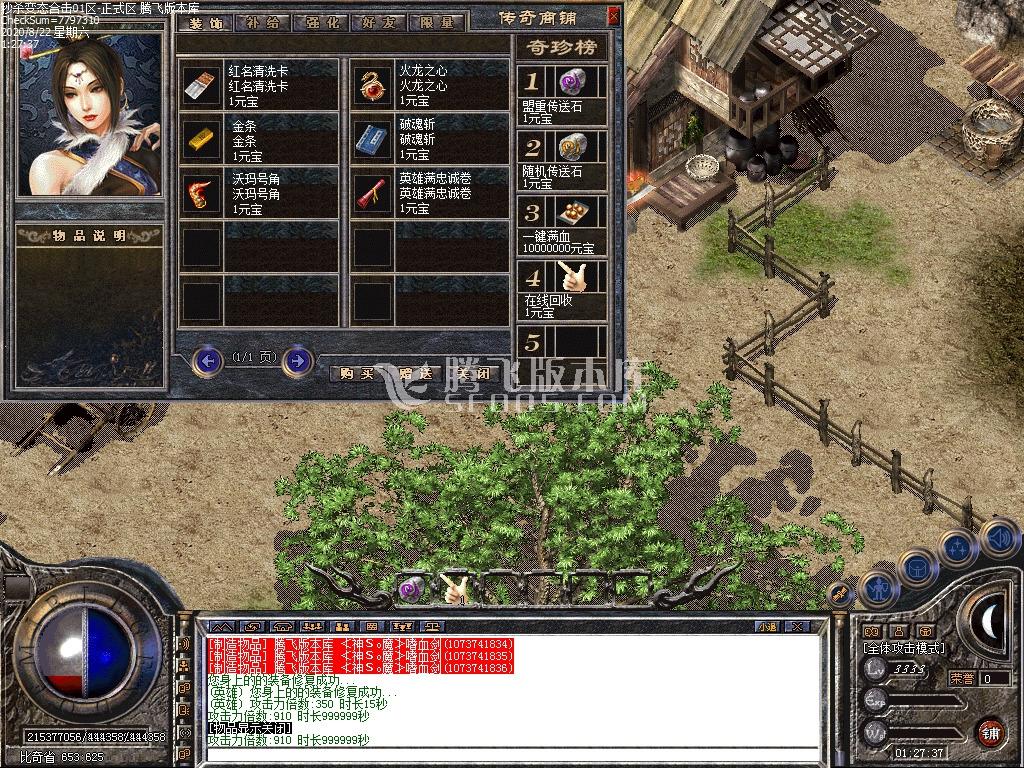Go to the next shop page

pyautogui.click(x=297, y=360)
